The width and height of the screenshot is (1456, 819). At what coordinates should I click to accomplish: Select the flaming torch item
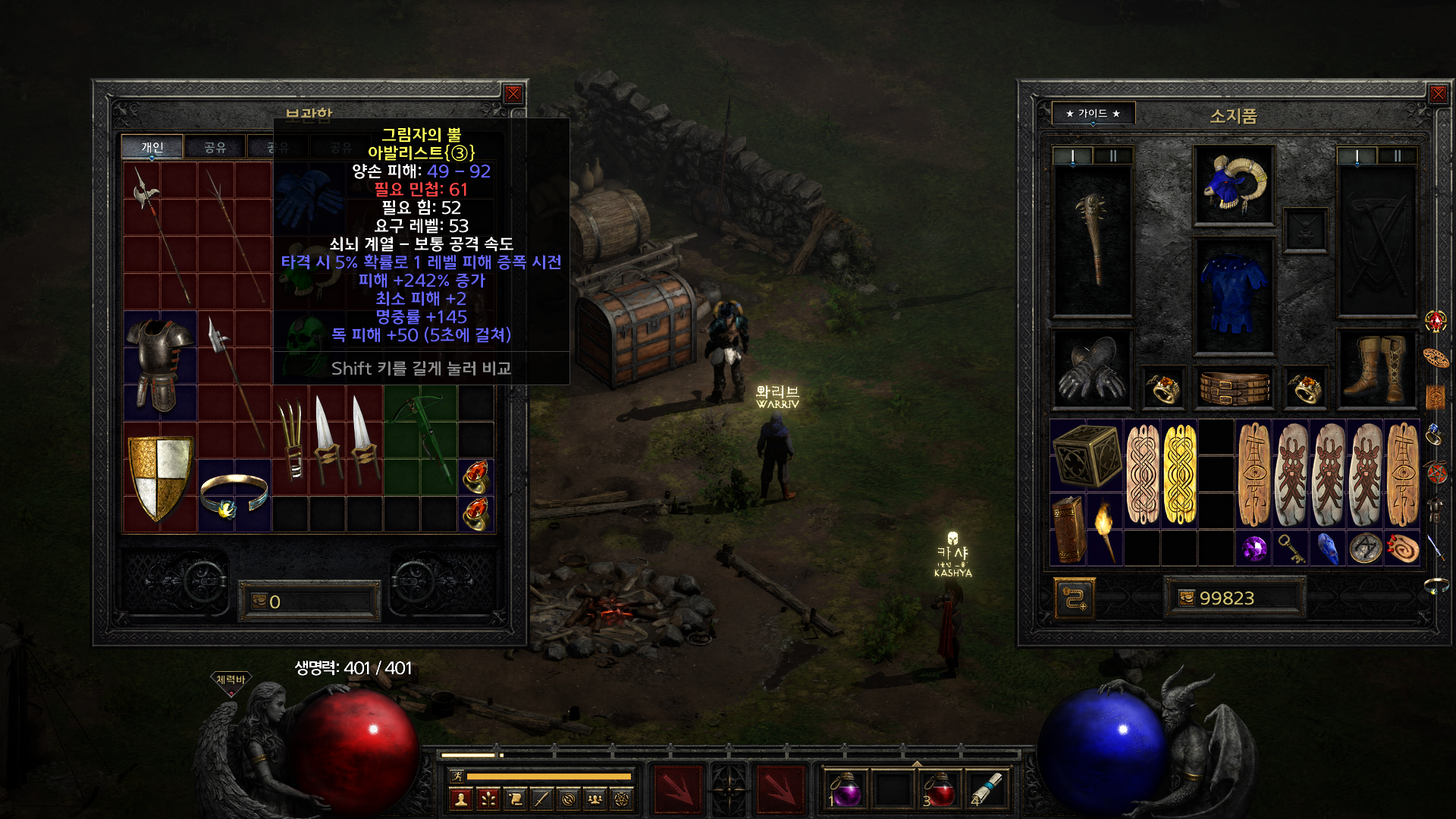click(1105, 529)
